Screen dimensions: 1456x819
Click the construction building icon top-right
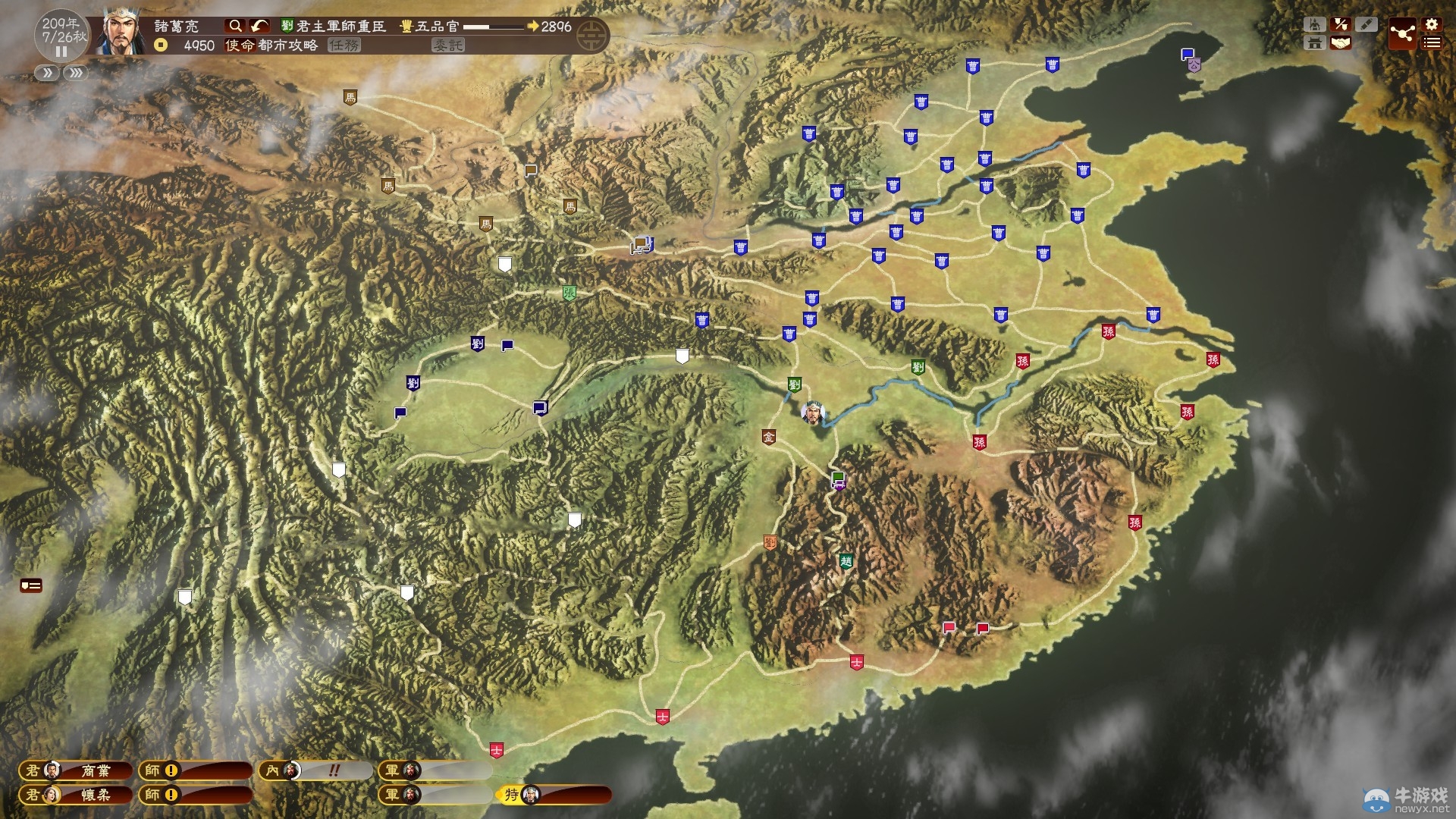(1315, 43)
